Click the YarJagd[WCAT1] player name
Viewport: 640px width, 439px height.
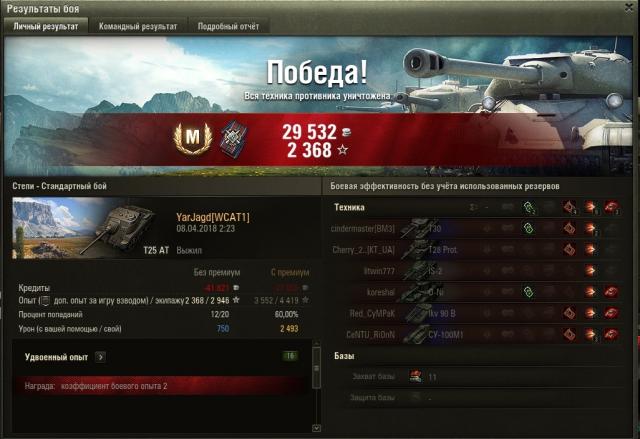coord(212,217)
